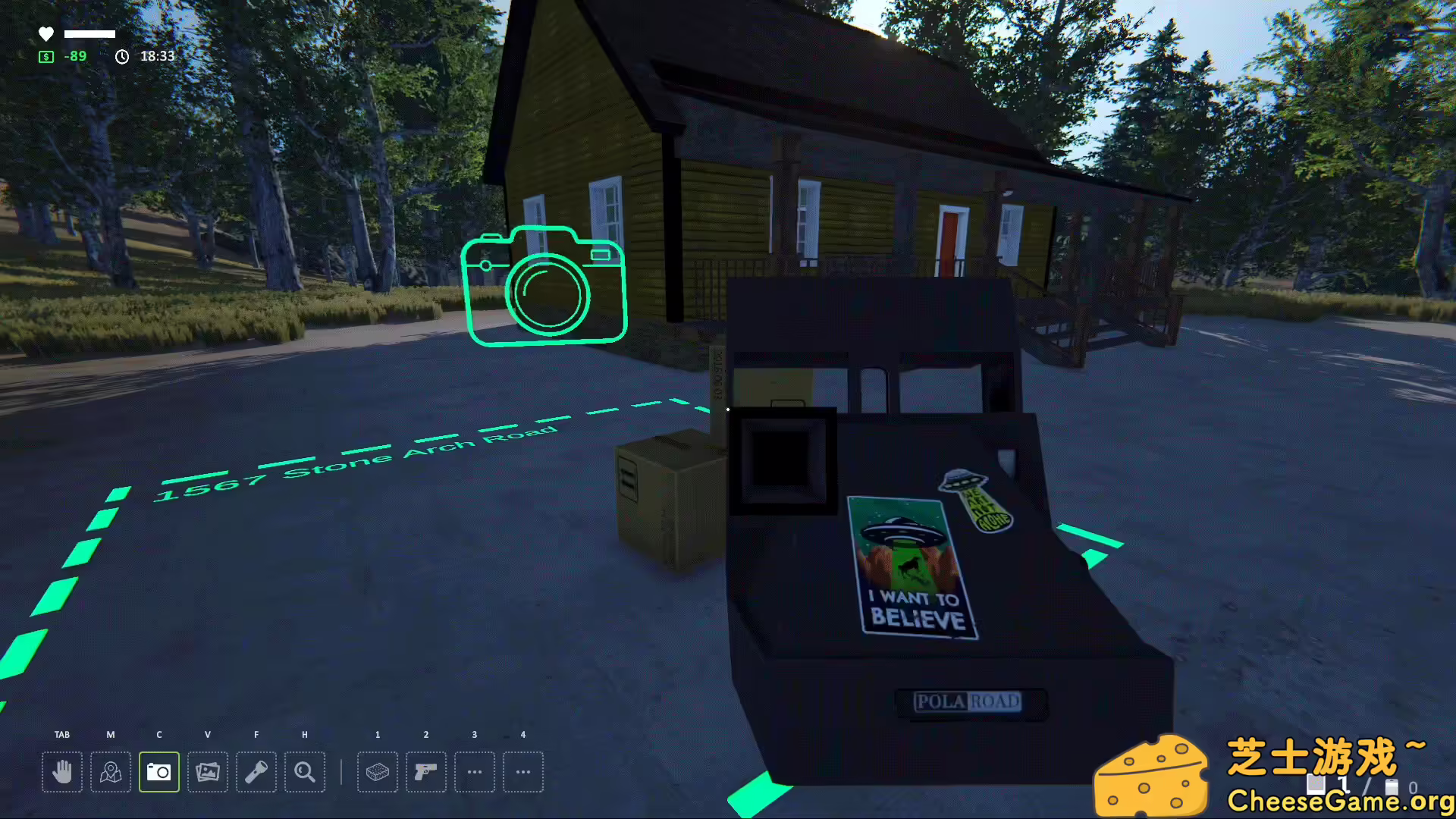The image size is (1456, 819).
Task: Expand empty hotbar slot 4
Action: coord(523,771)
